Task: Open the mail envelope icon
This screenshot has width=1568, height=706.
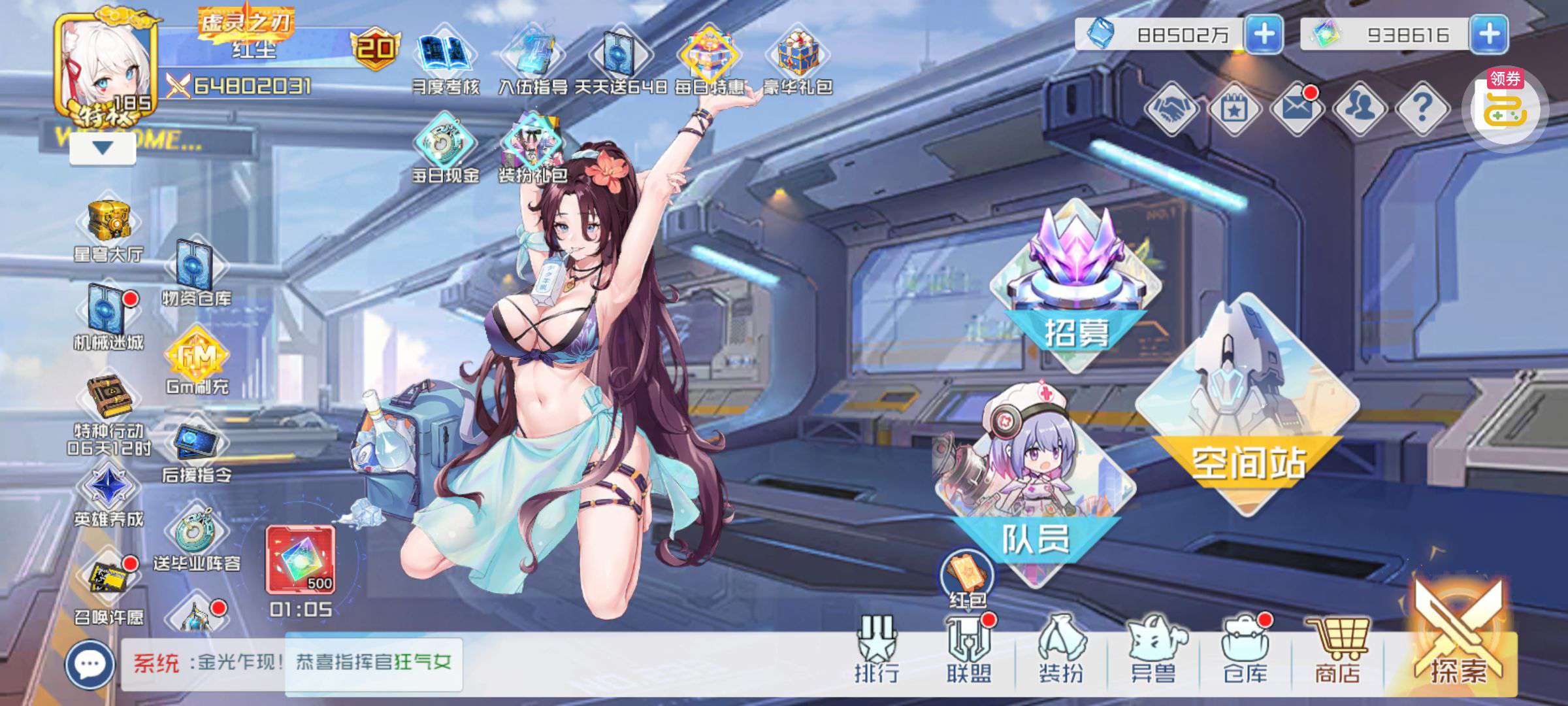Action: coord(1297,108)
